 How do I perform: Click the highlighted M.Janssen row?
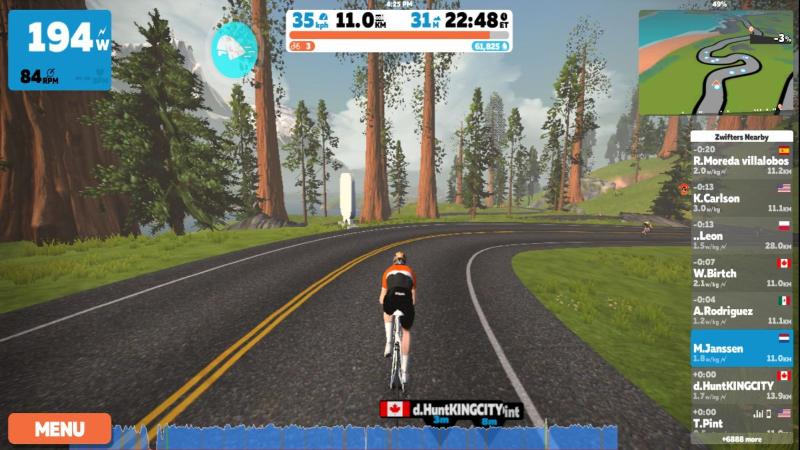pyautogui.click(x=741, y=348)
